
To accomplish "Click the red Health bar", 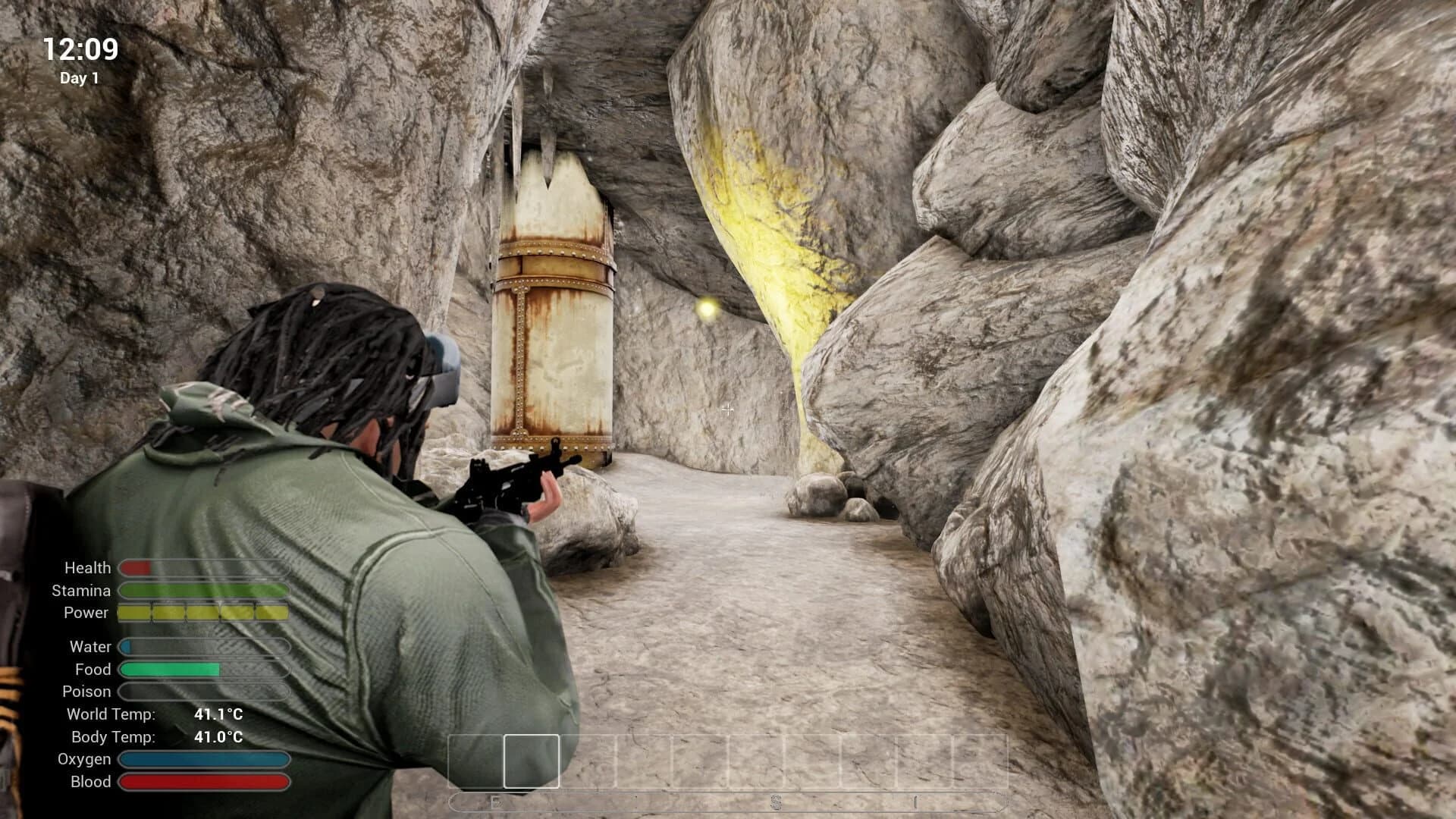I will 136,567.
